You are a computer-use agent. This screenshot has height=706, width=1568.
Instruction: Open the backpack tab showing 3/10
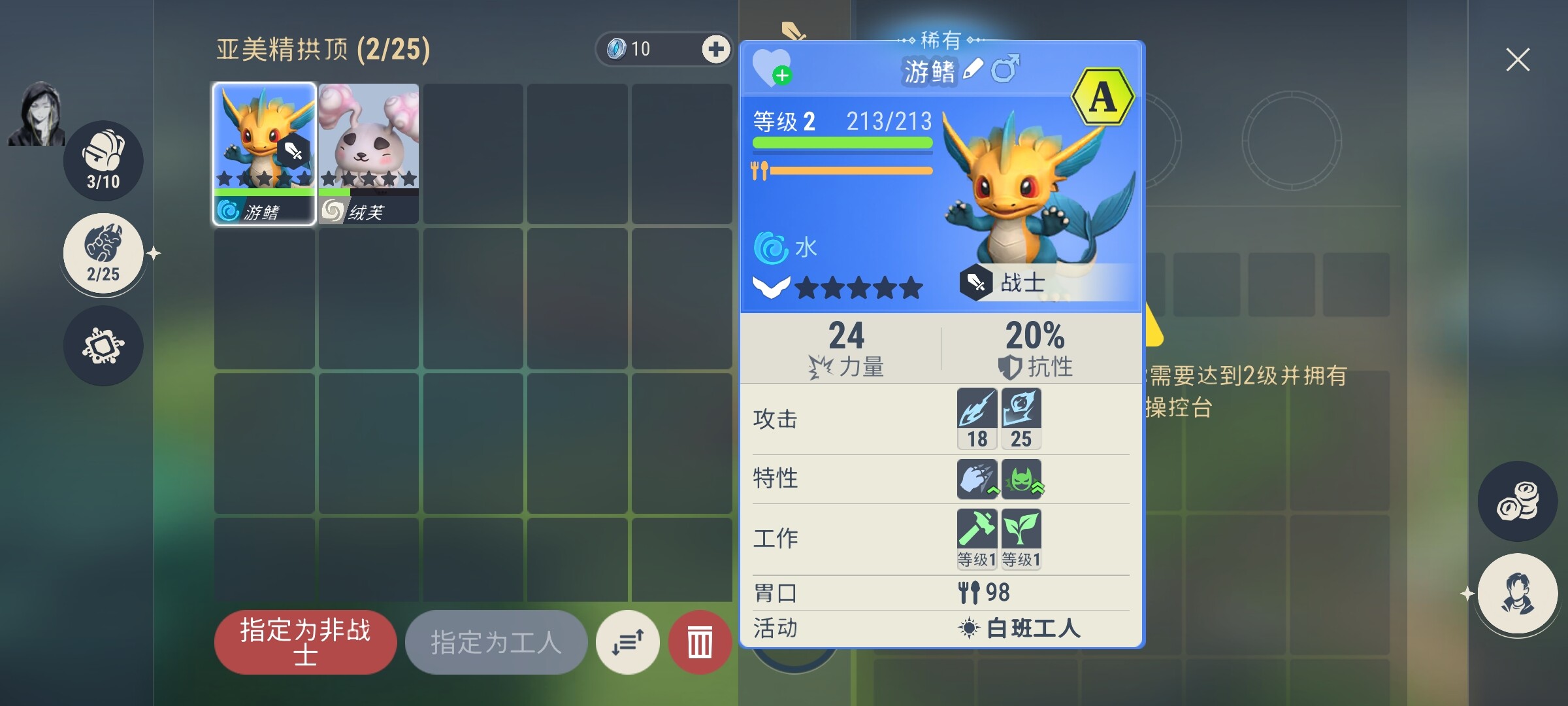click(103, 160)
